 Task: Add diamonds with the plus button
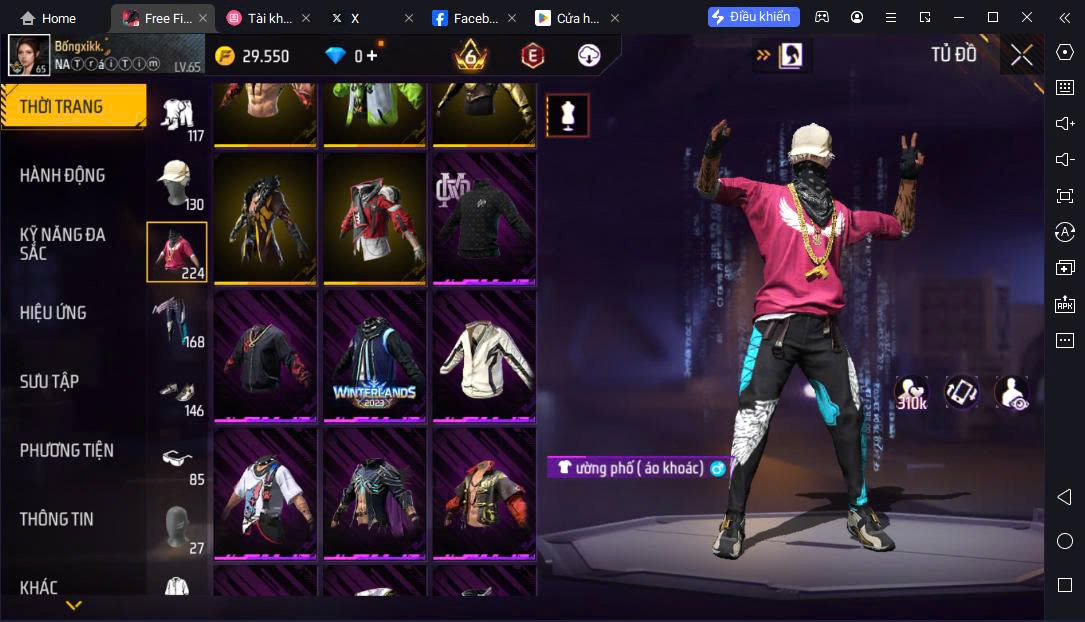click(x=372, y=56)
